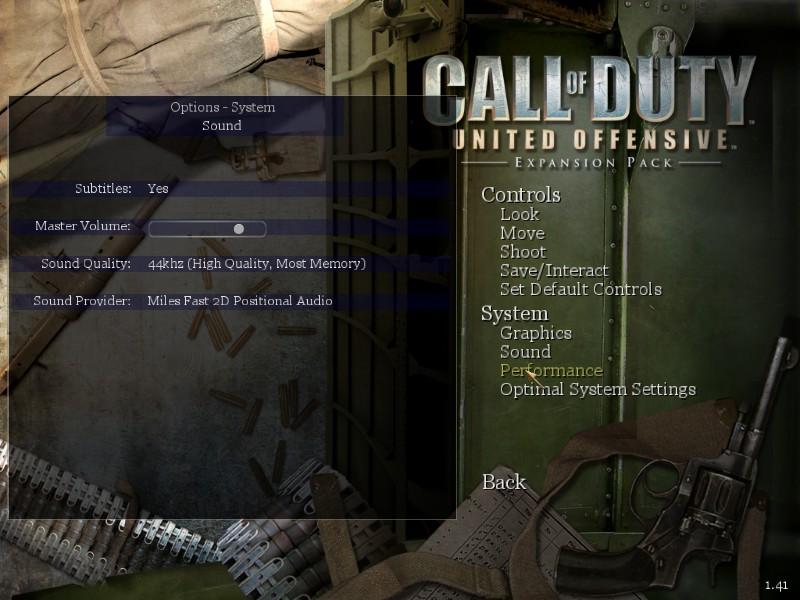
Task: Open the Performance settings
Action: (x=551, y=371)
